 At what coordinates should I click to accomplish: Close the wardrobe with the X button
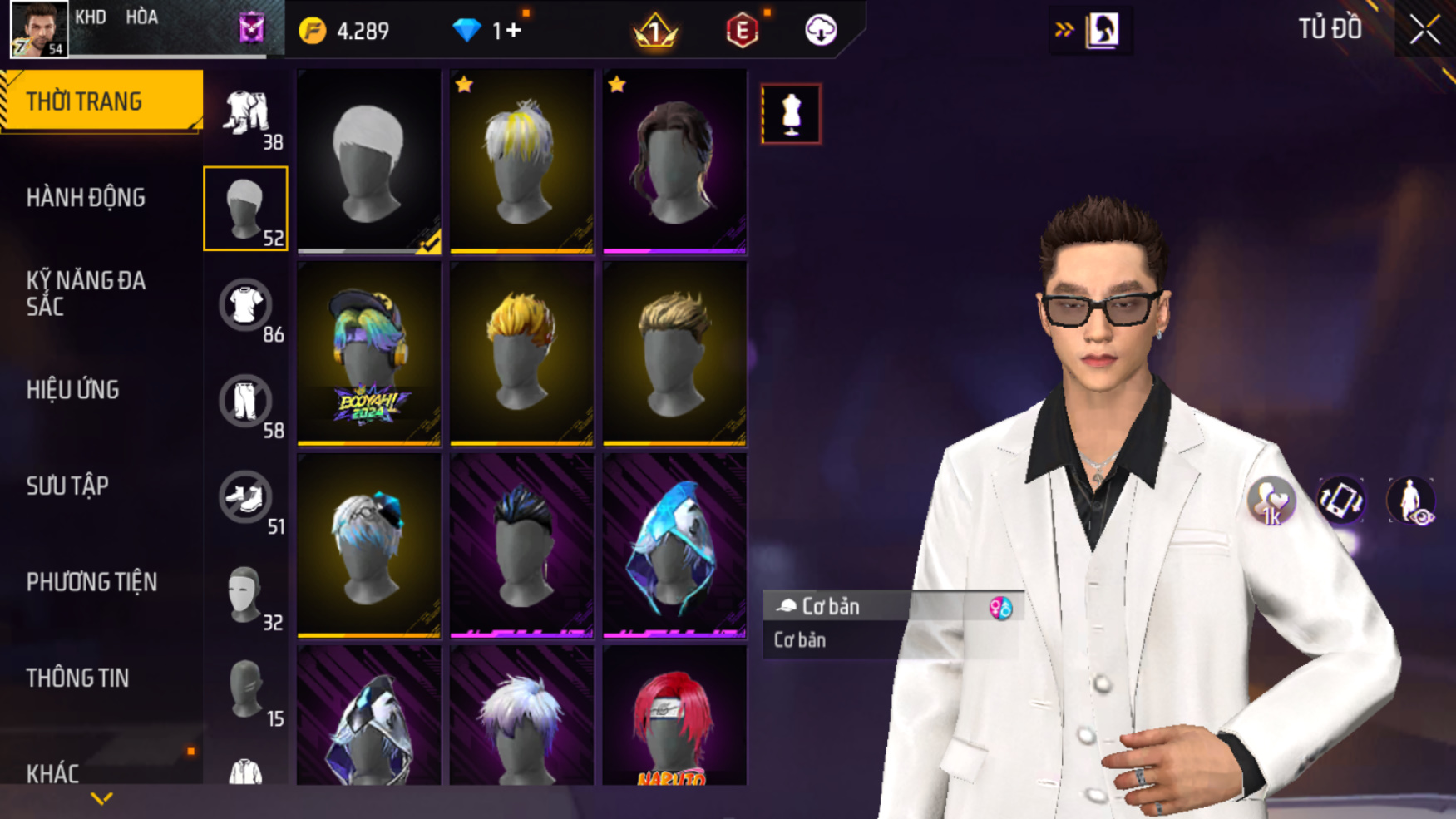[1424, 31]
